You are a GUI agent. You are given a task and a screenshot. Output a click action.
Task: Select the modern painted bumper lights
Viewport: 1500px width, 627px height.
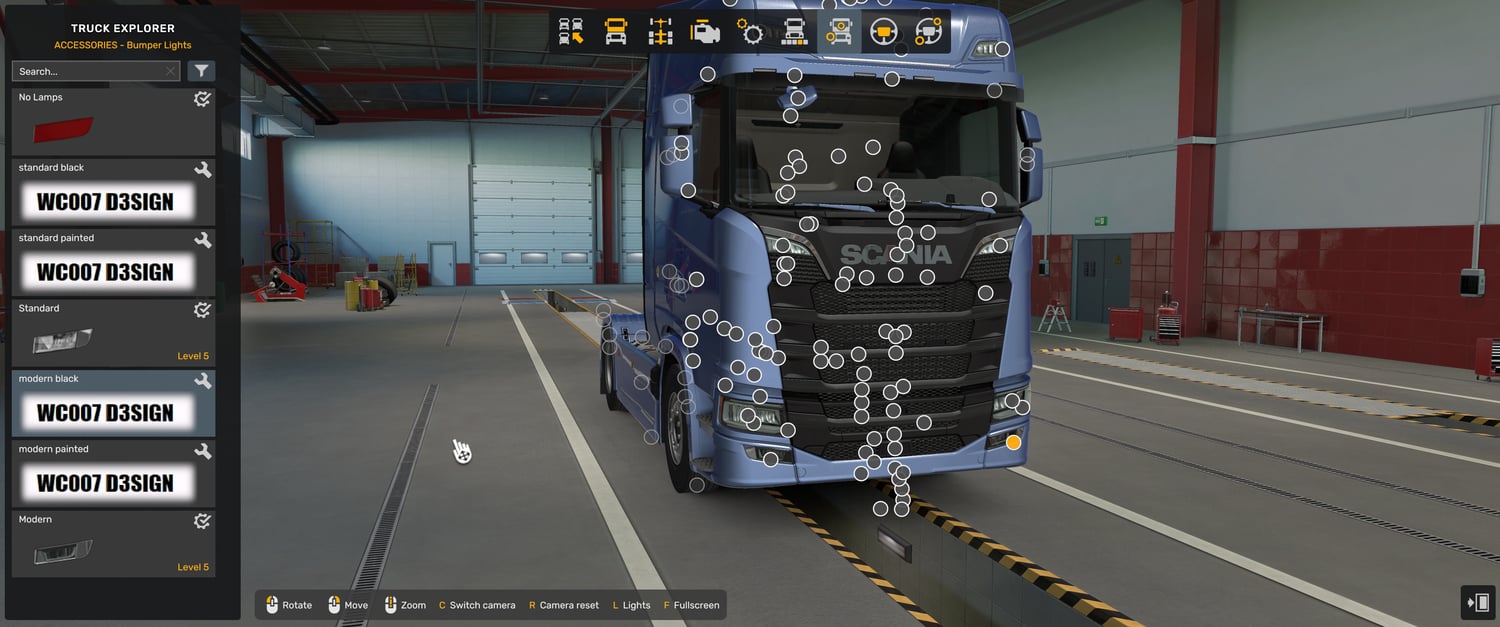tap(113, 474)
